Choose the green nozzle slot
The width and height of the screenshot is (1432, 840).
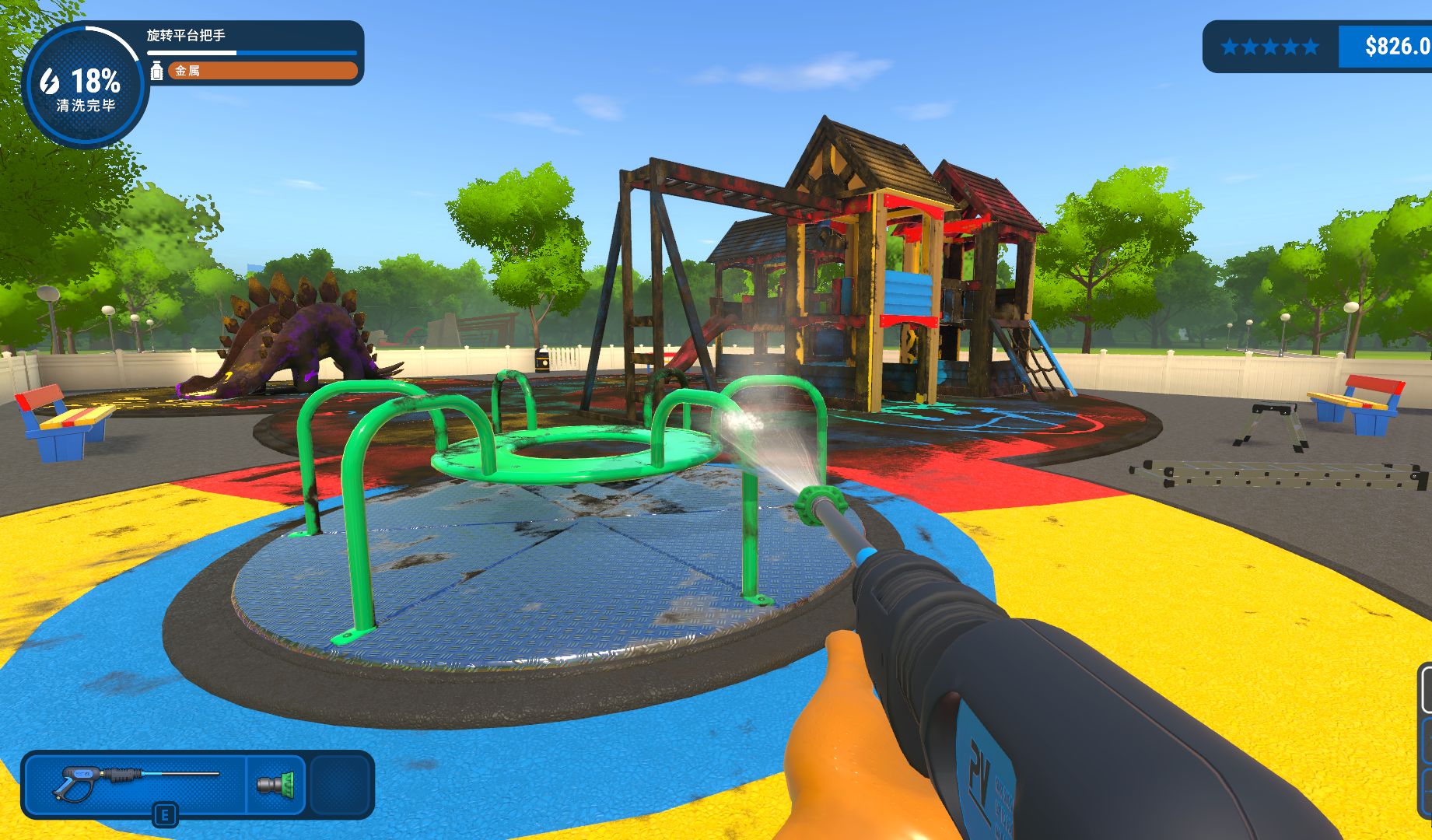pos(276,783)
